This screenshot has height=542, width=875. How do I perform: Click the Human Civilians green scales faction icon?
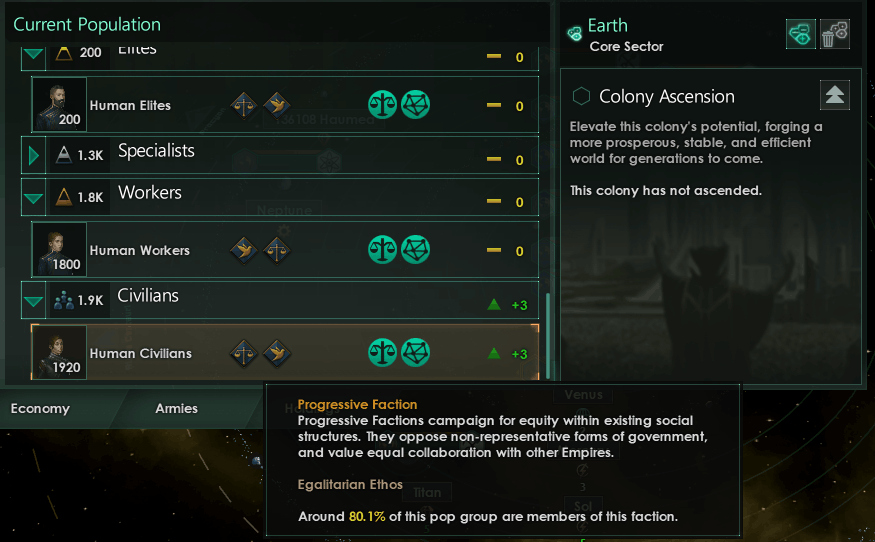point(383,353)
